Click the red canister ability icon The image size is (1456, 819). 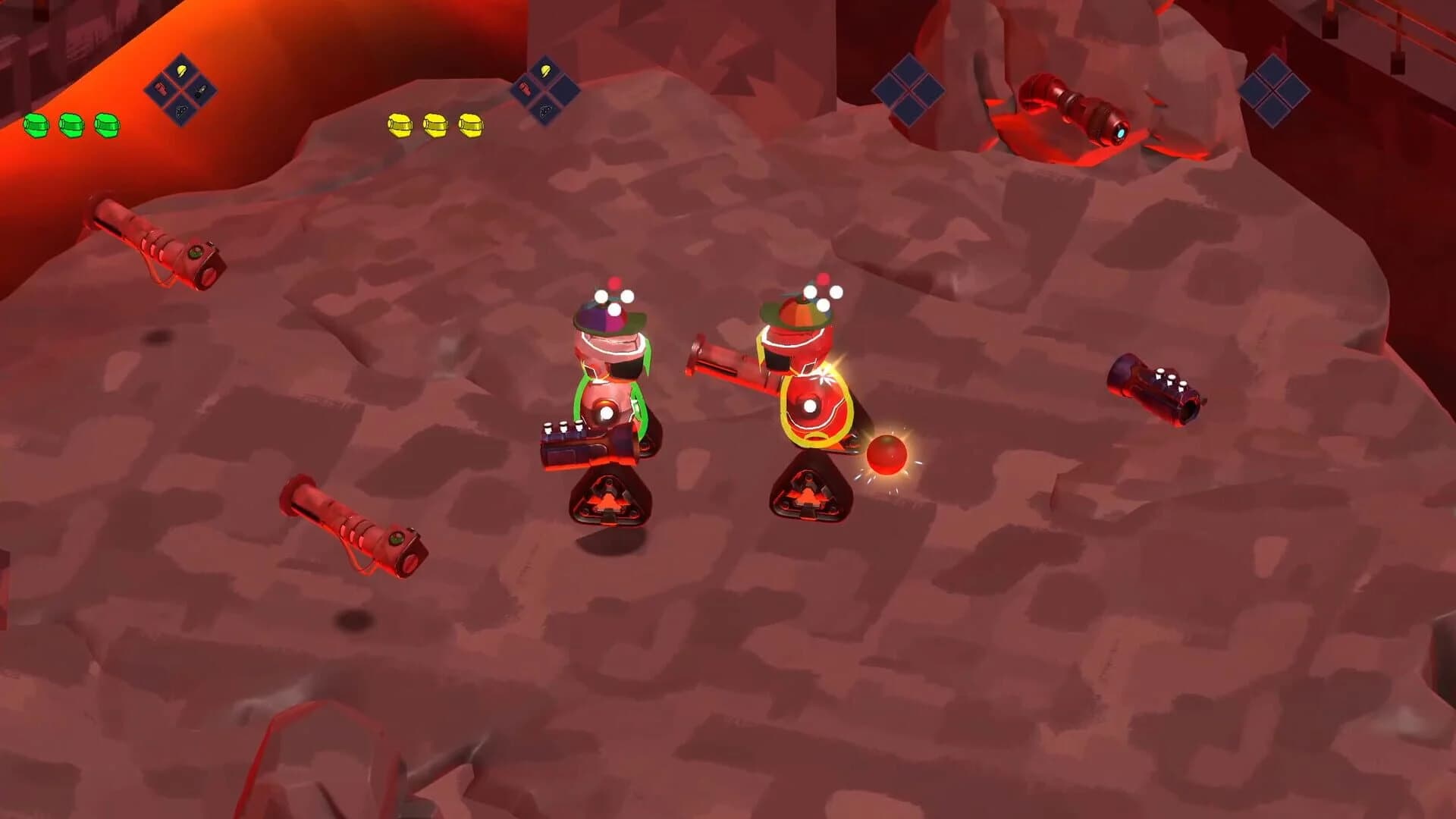click(161, 89)
